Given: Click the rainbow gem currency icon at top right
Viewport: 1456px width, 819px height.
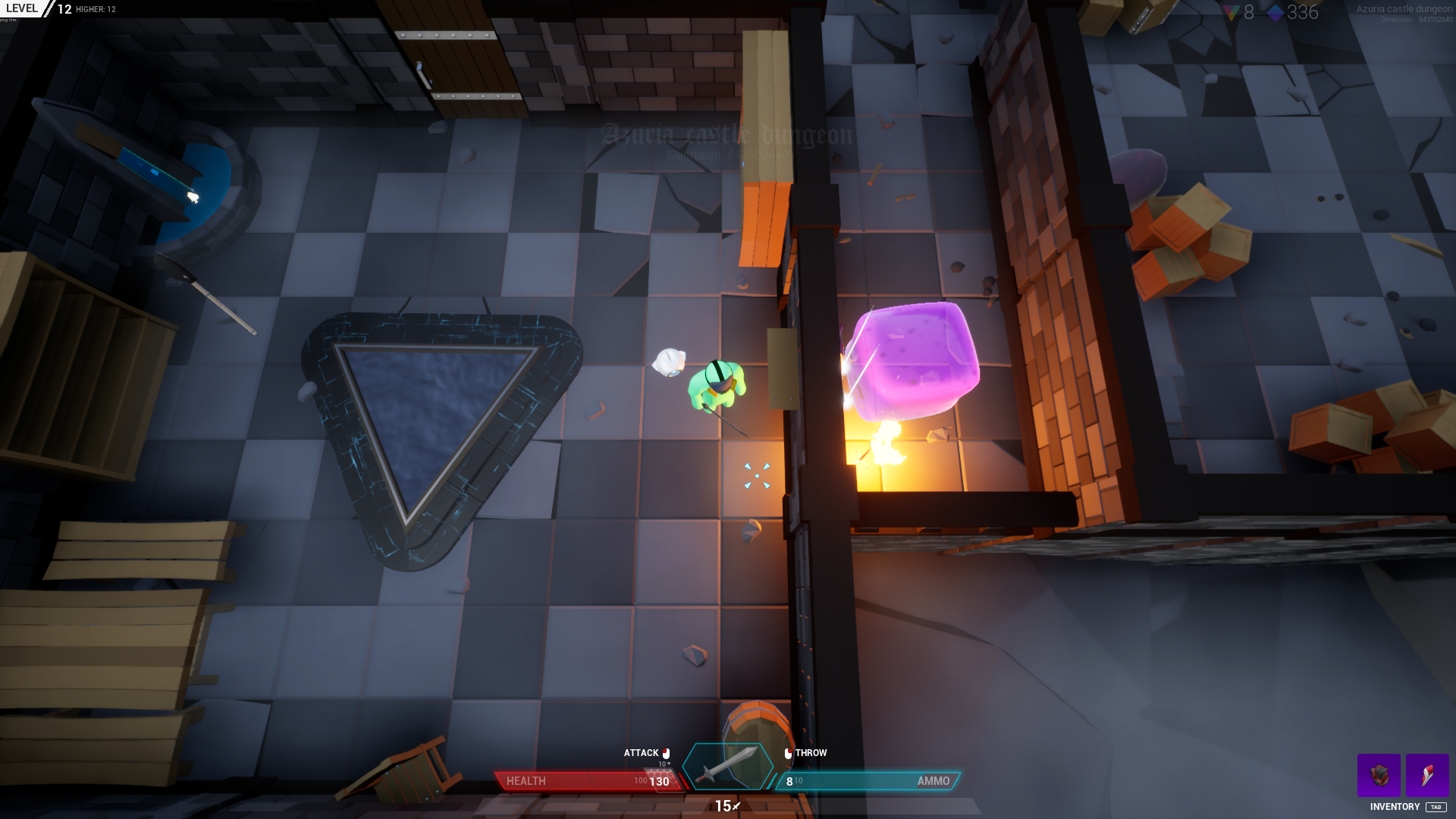Looking at the screenshot, I should (x=1232, y=11).
